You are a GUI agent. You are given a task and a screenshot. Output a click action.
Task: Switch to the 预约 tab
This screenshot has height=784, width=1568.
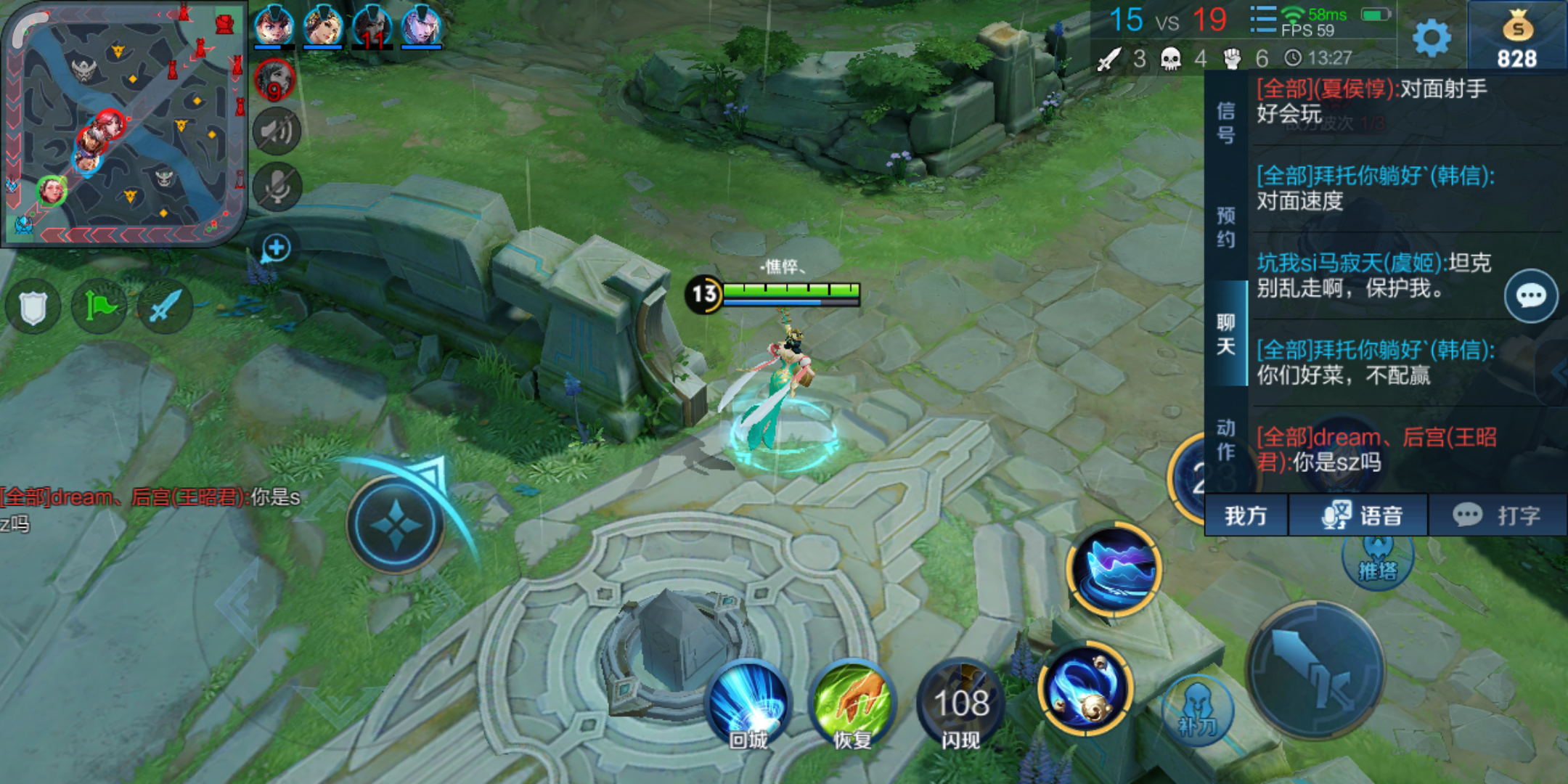pyautogui.click(x=1225, y=227)
